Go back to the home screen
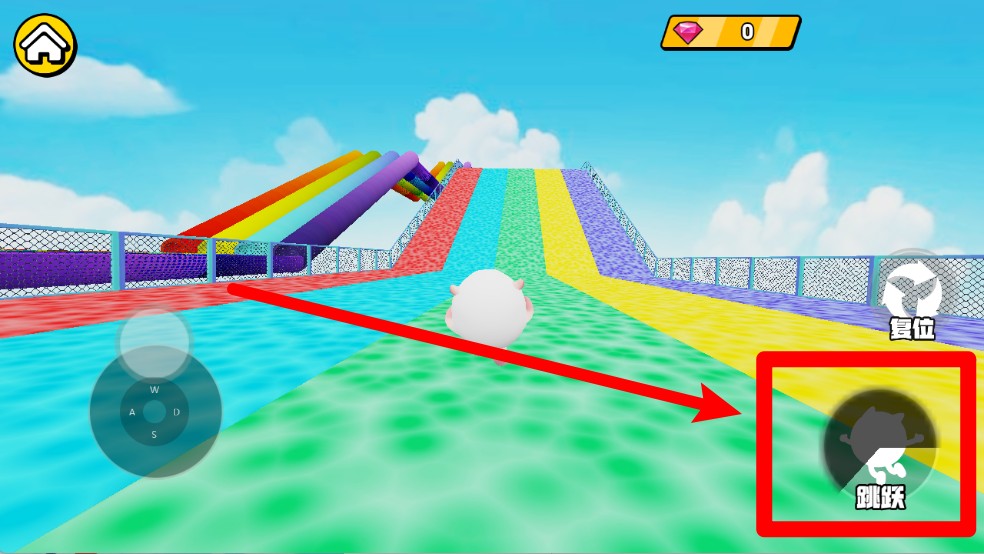This screenshot has width=984, height=554. coord(45,44)
